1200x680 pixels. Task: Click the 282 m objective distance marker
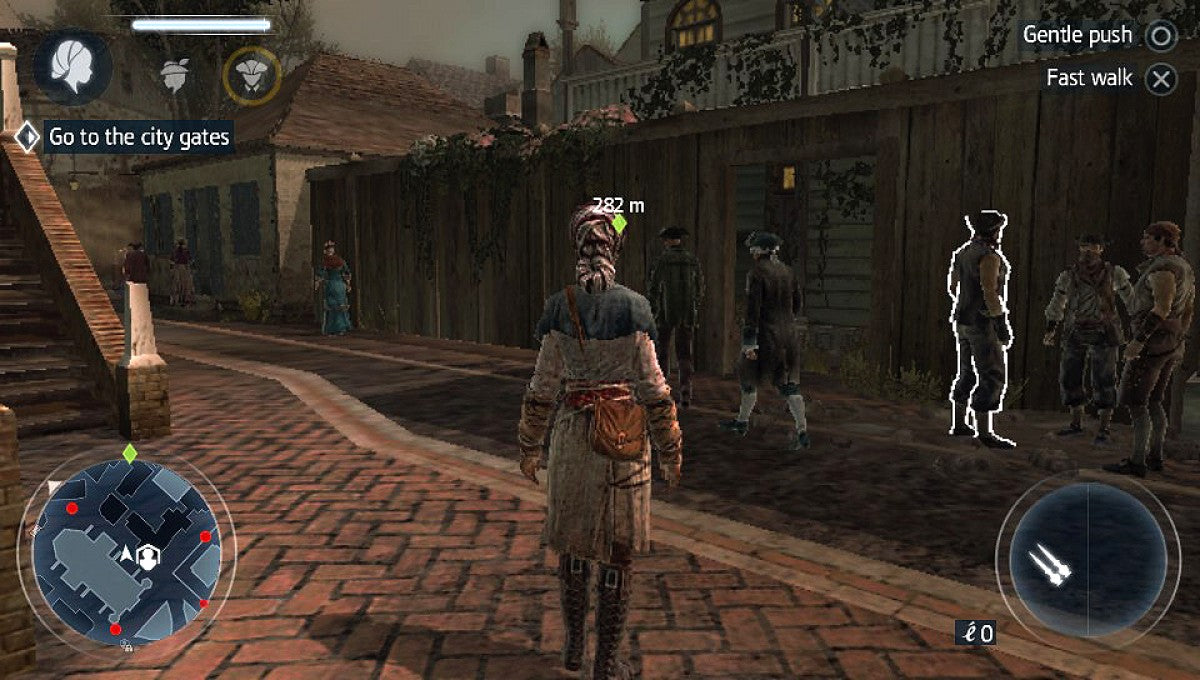coord(618,214)
